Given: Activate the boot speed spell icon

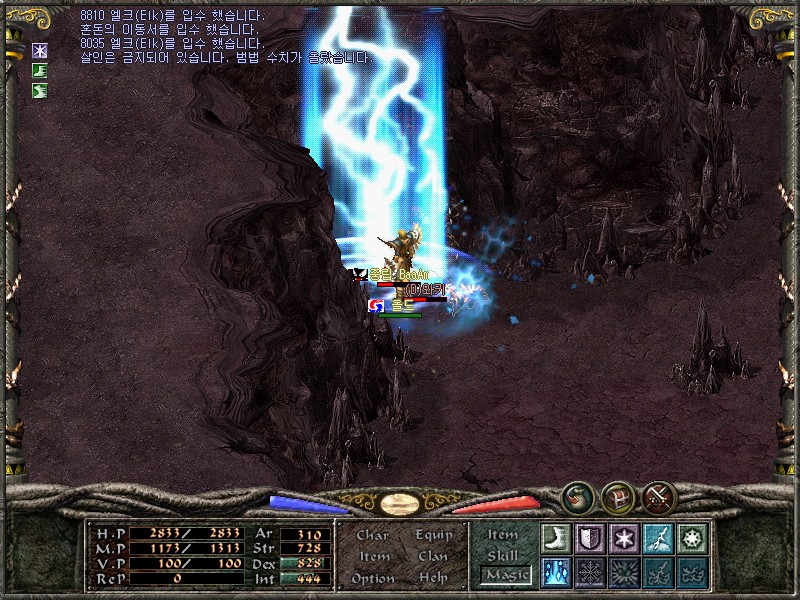Looking at the screenshot, I should pos(557,538).
